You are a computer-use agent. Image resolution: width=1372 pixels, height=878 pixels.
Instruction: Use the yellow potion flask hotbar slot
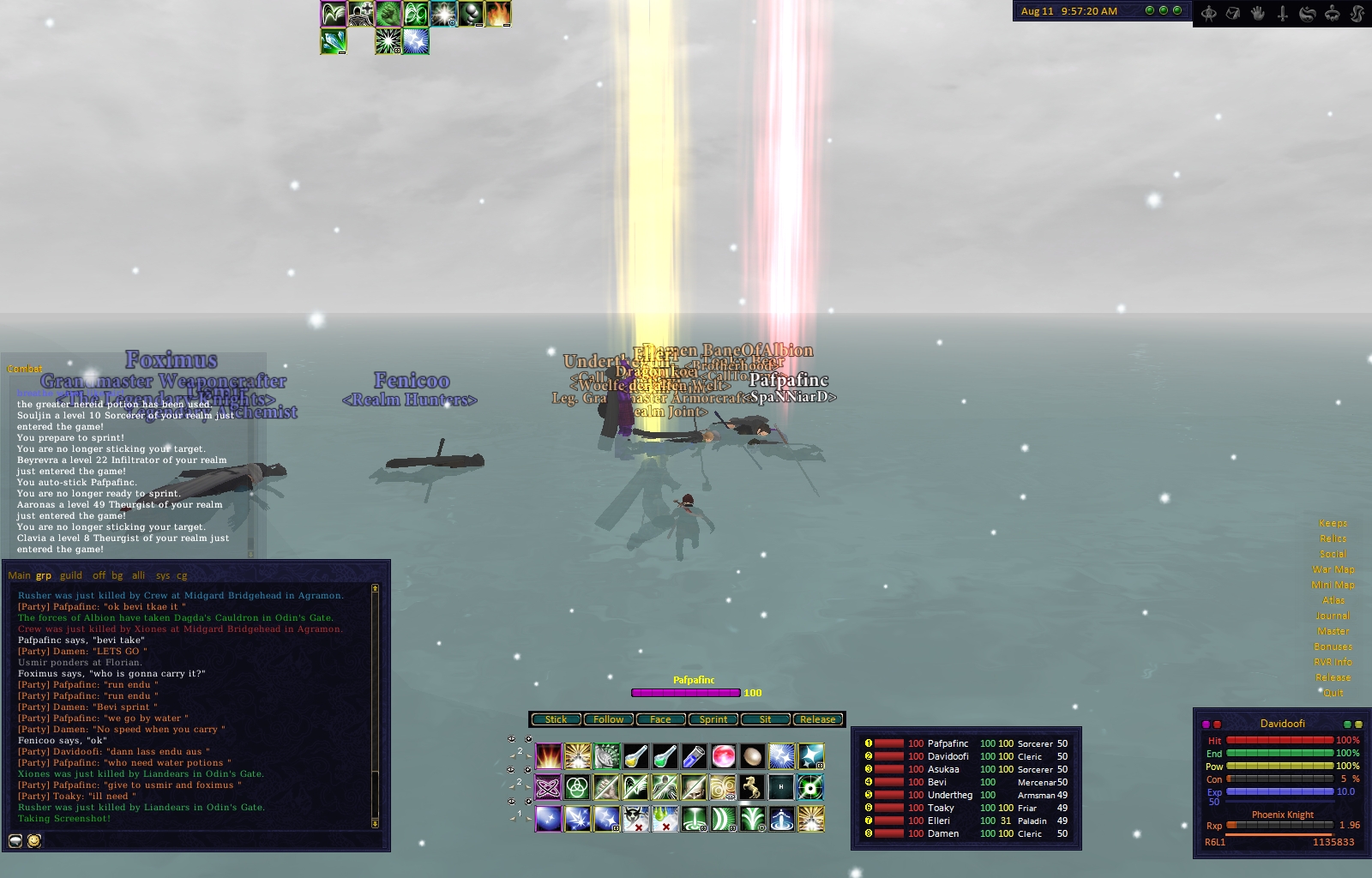(x=635, y=756)
